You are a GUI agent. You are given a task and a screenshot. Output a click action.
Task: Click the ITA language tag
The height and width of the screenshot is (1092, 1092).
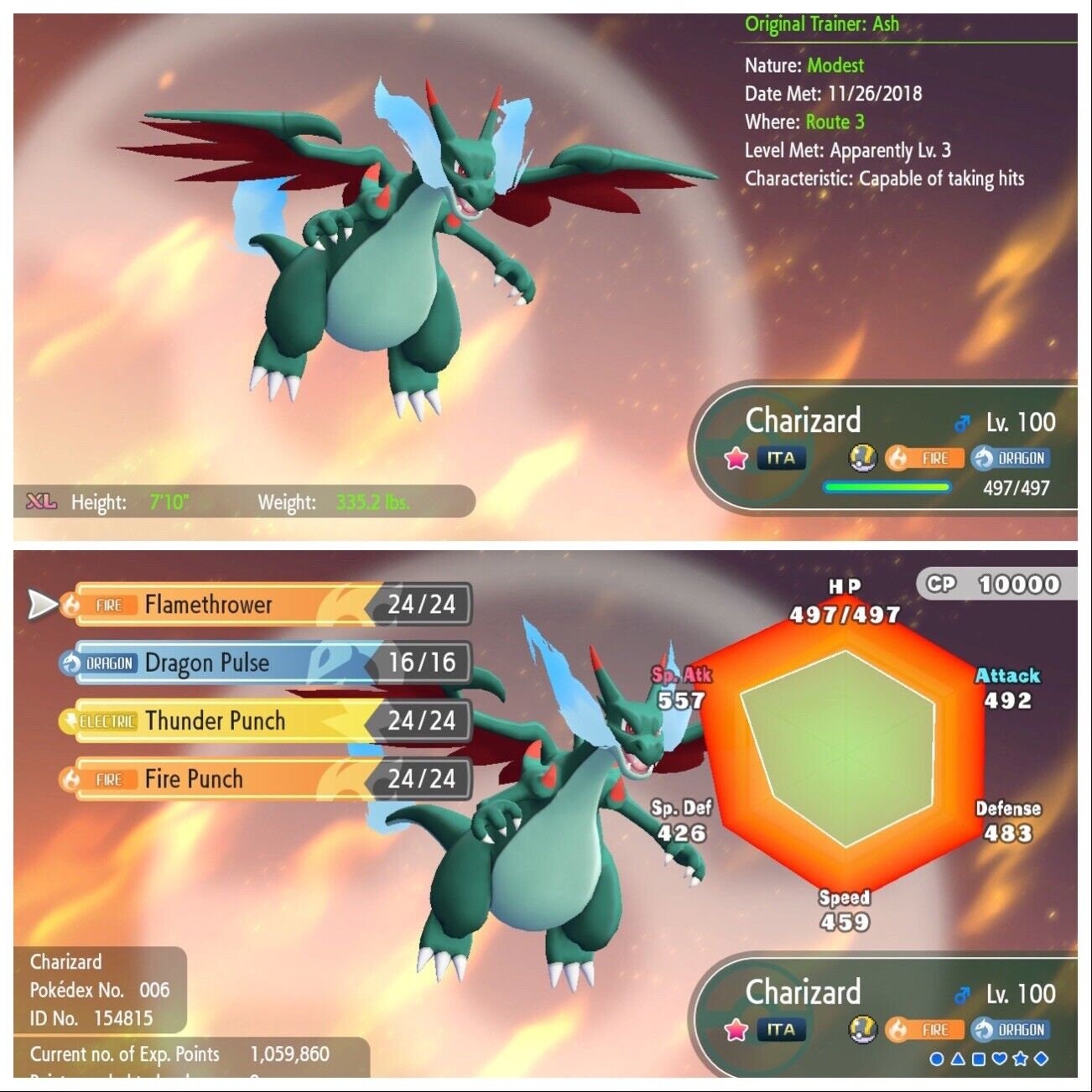(780, 458)
